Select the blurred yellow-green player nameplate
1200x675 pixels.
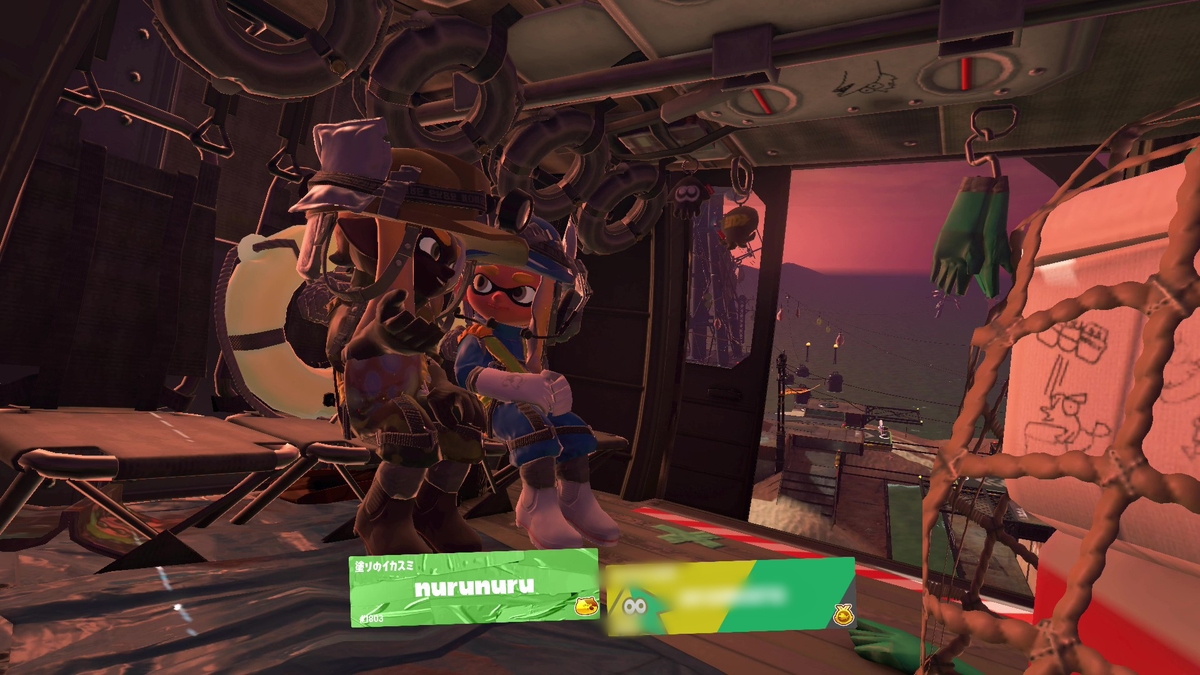[730, 596]
